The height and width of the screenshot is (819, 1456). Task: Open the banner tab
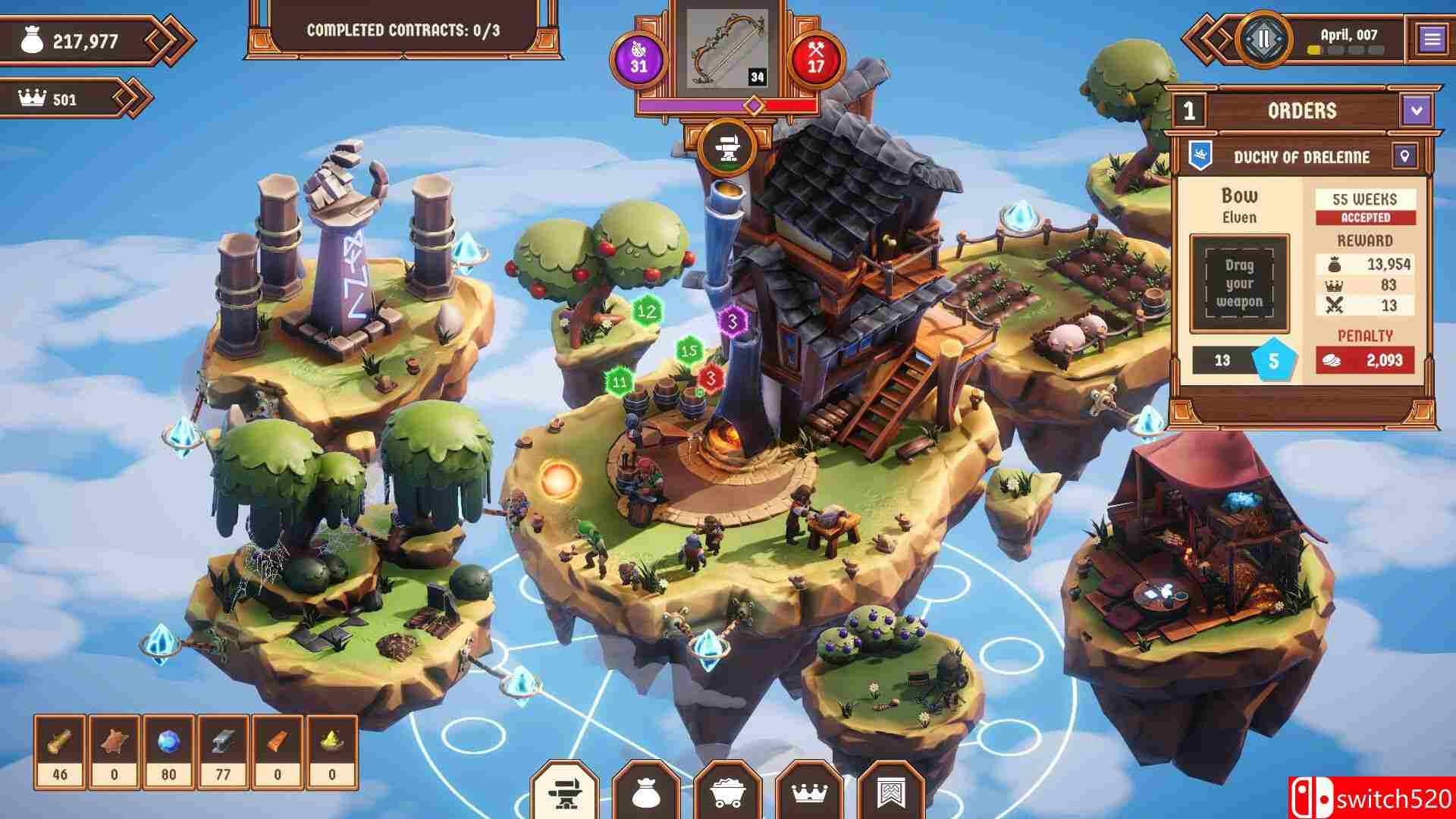coord(891,793)
